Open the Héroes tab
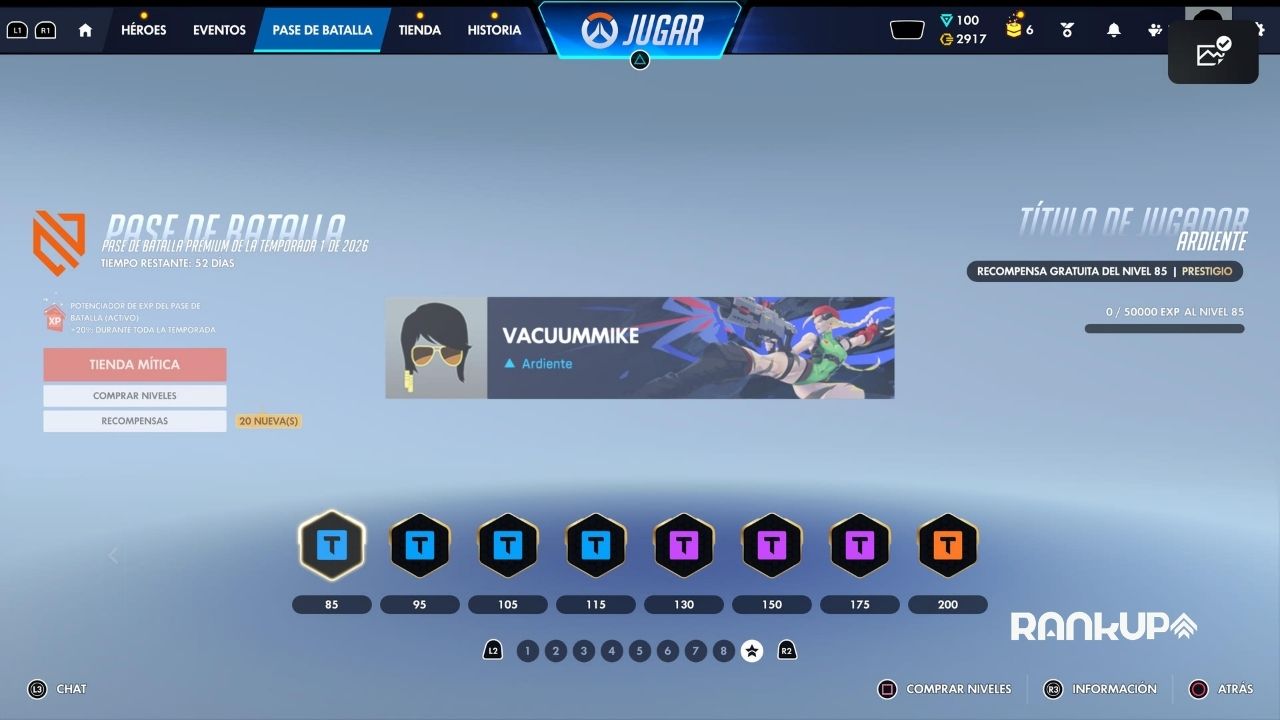Image resolution: width=1280 pixels, height=720 pixels. (x=143, y=30)
